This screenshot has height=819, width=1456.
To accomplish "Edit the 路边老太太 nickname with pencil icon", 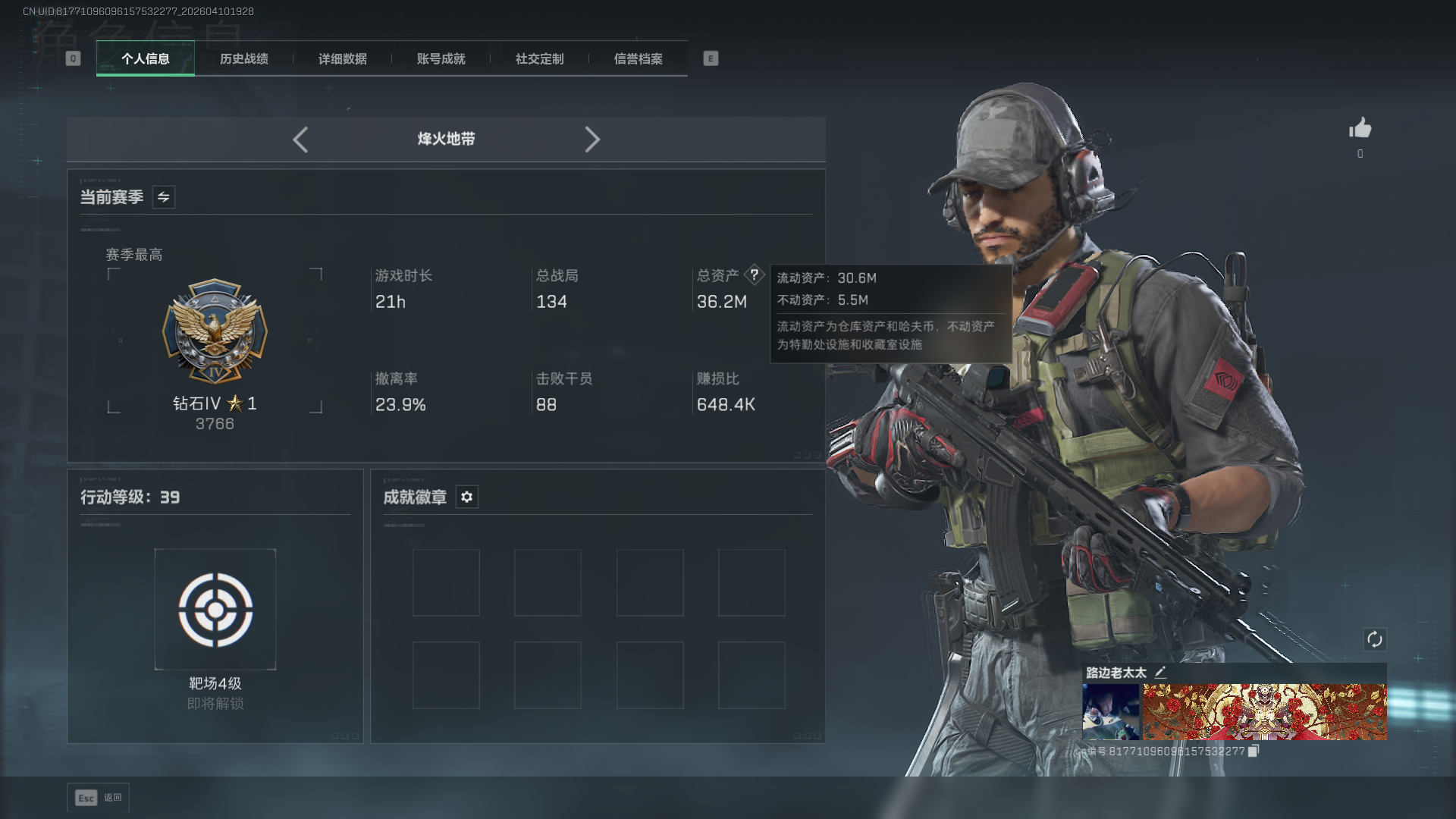I will (x=1159, y=672).
